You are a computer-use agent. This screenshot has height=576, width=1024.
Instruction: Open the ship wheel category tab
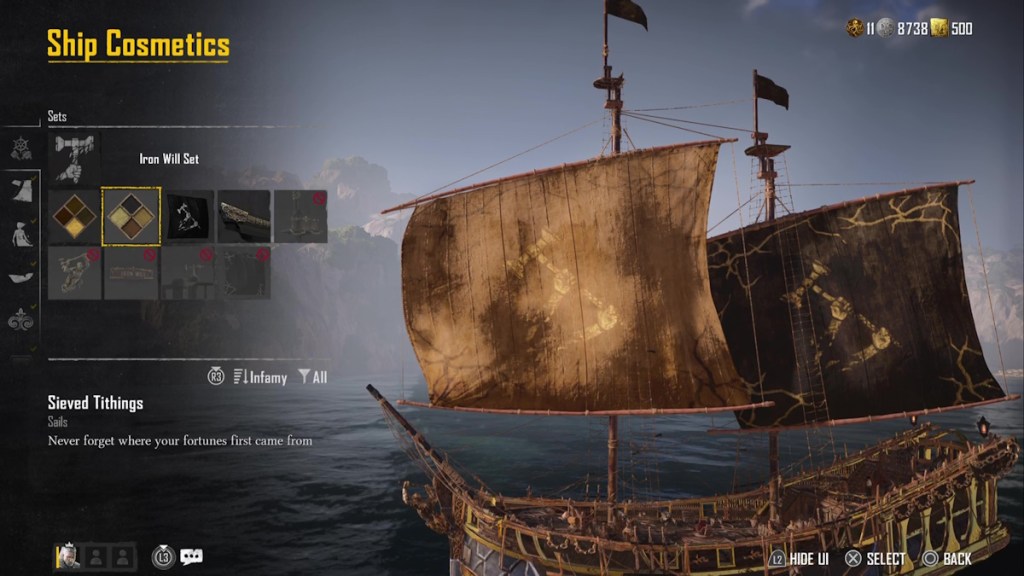point(21,148)
